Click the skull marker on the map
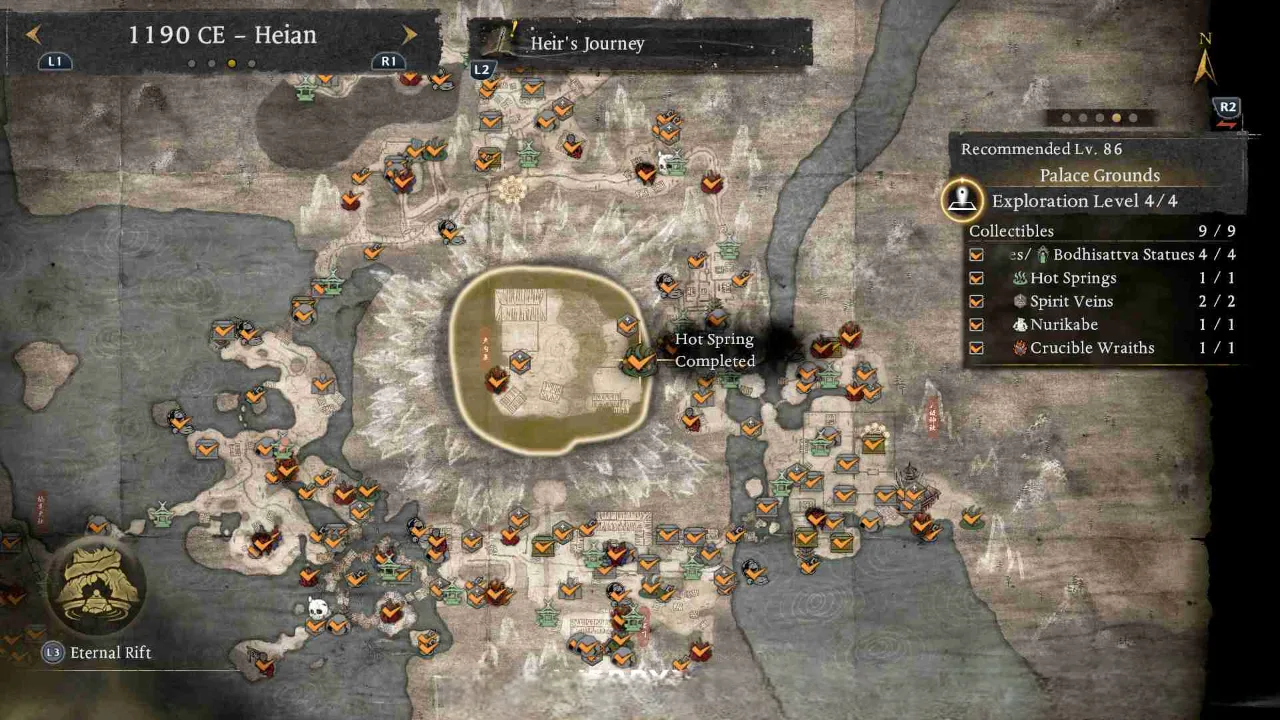Image resolution: width=1280 pixels, height=720 pixels. (x=318, y=606)
